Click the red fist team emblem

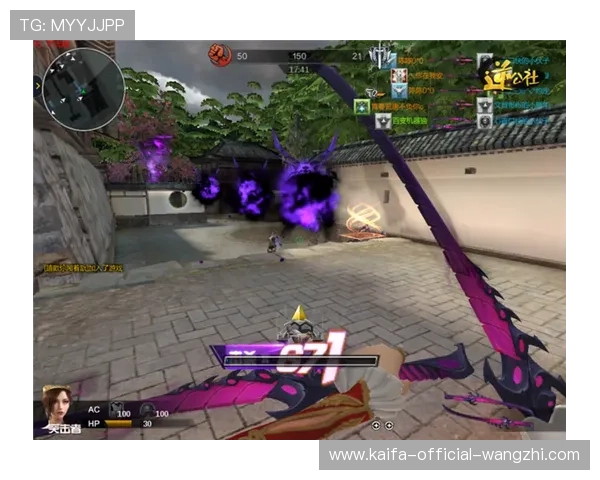pos(219,56)
